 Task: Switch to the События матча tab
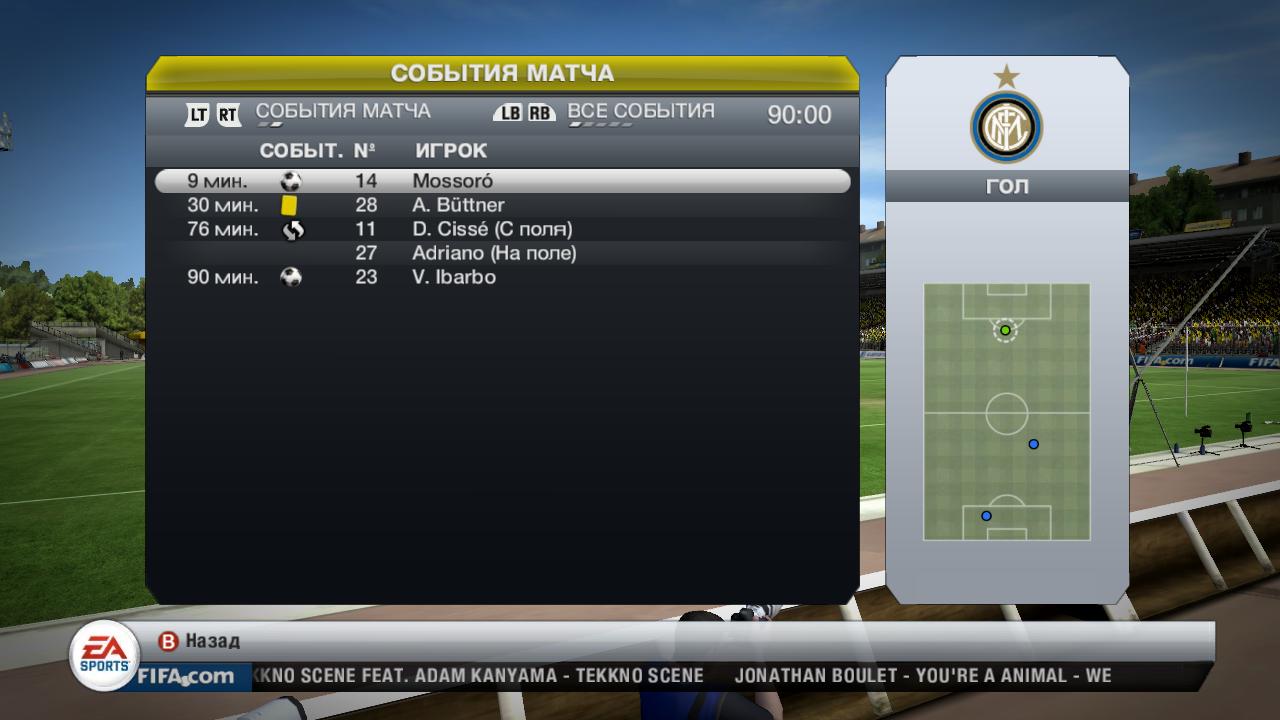coord(343,112)
